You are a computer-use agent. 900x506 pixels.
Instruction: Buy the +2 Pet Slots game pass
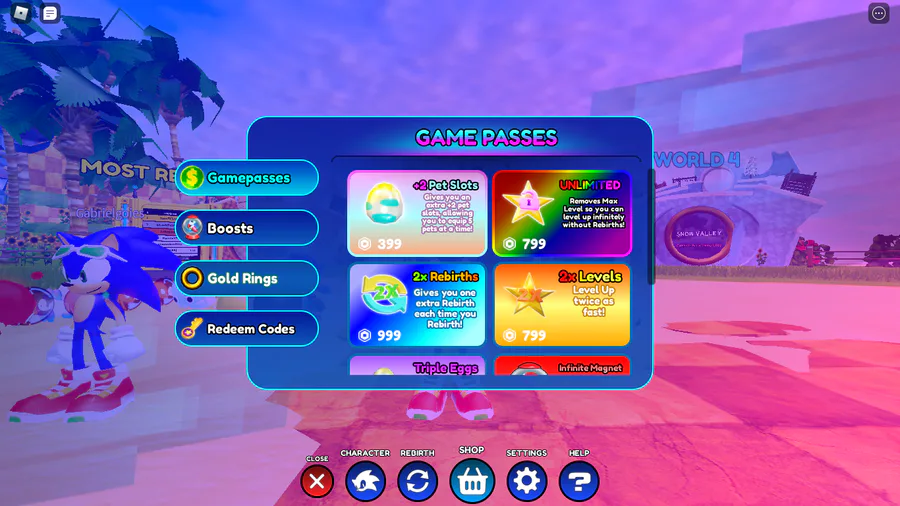(x=417, y=213)
